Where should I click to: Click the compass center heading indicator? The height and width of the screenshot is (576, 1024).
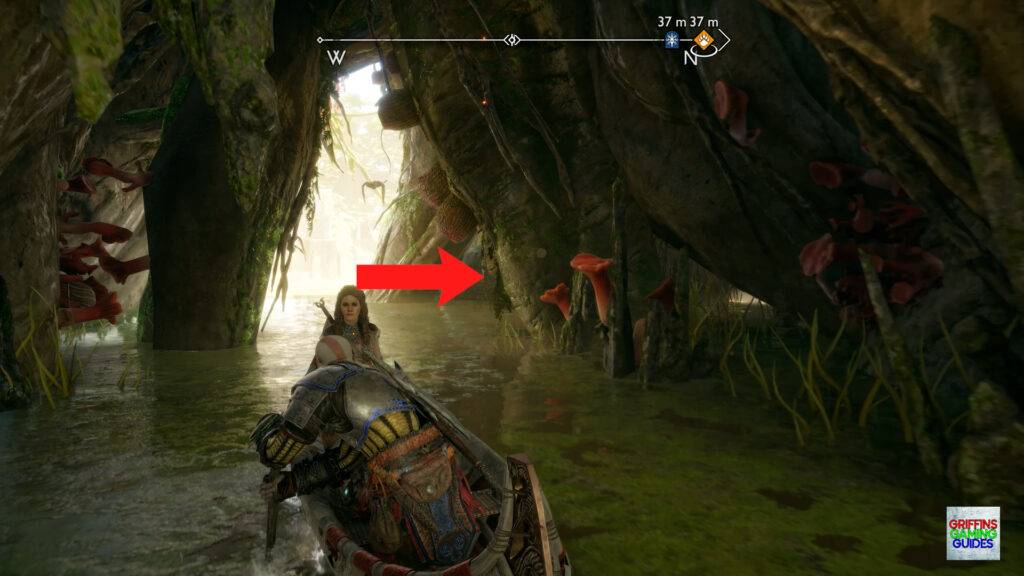click(x=512, y=41)
